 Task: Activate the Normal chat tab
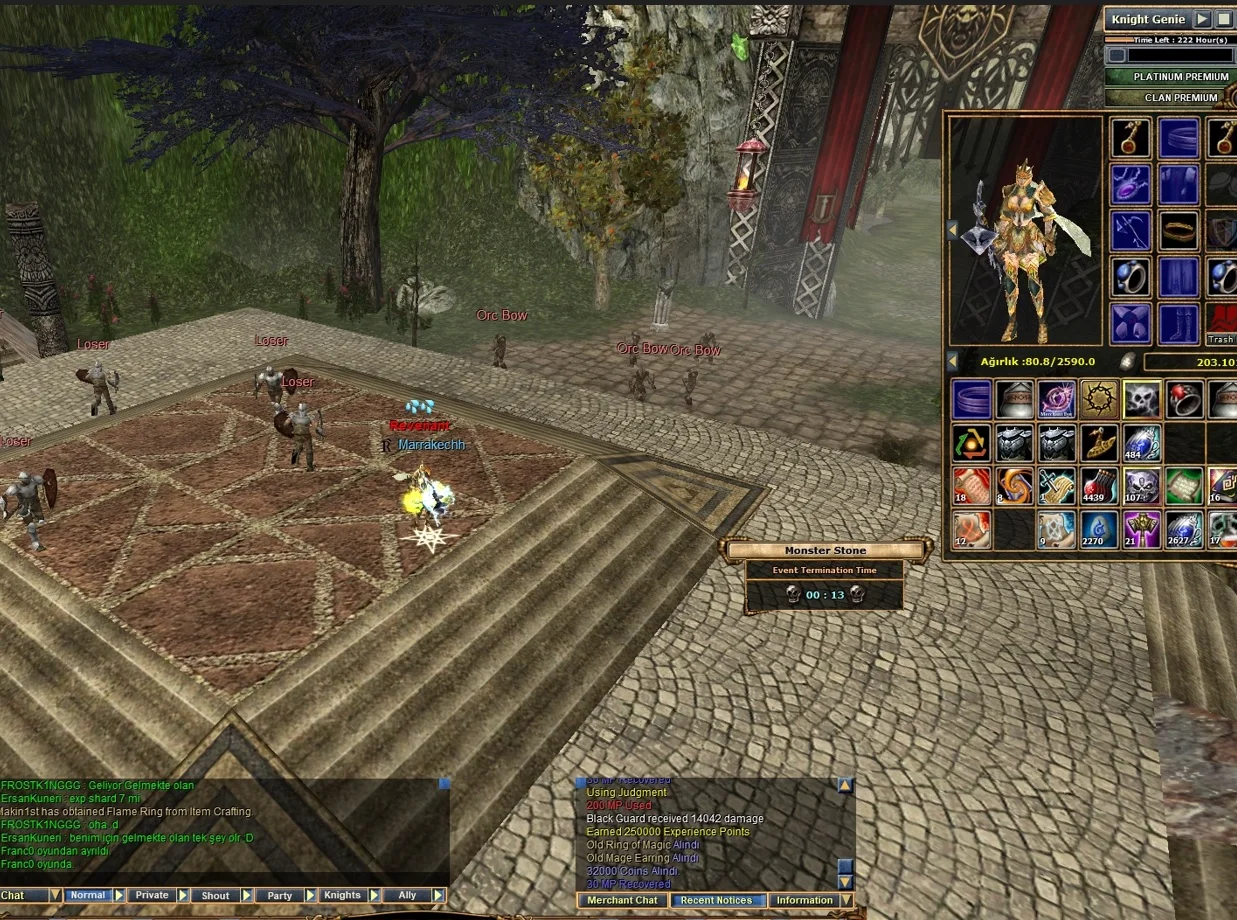click(x=88, y=895)
